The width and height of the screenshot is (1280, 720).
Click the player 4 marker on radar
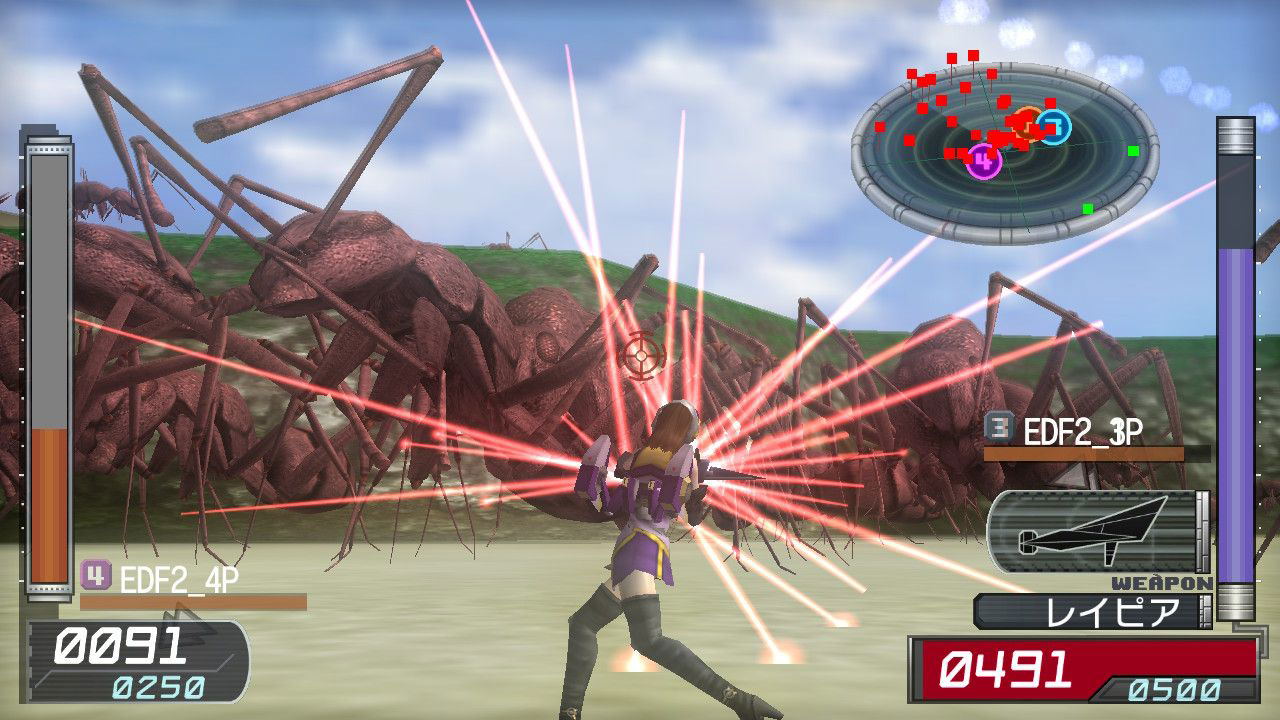coord(984,160)
